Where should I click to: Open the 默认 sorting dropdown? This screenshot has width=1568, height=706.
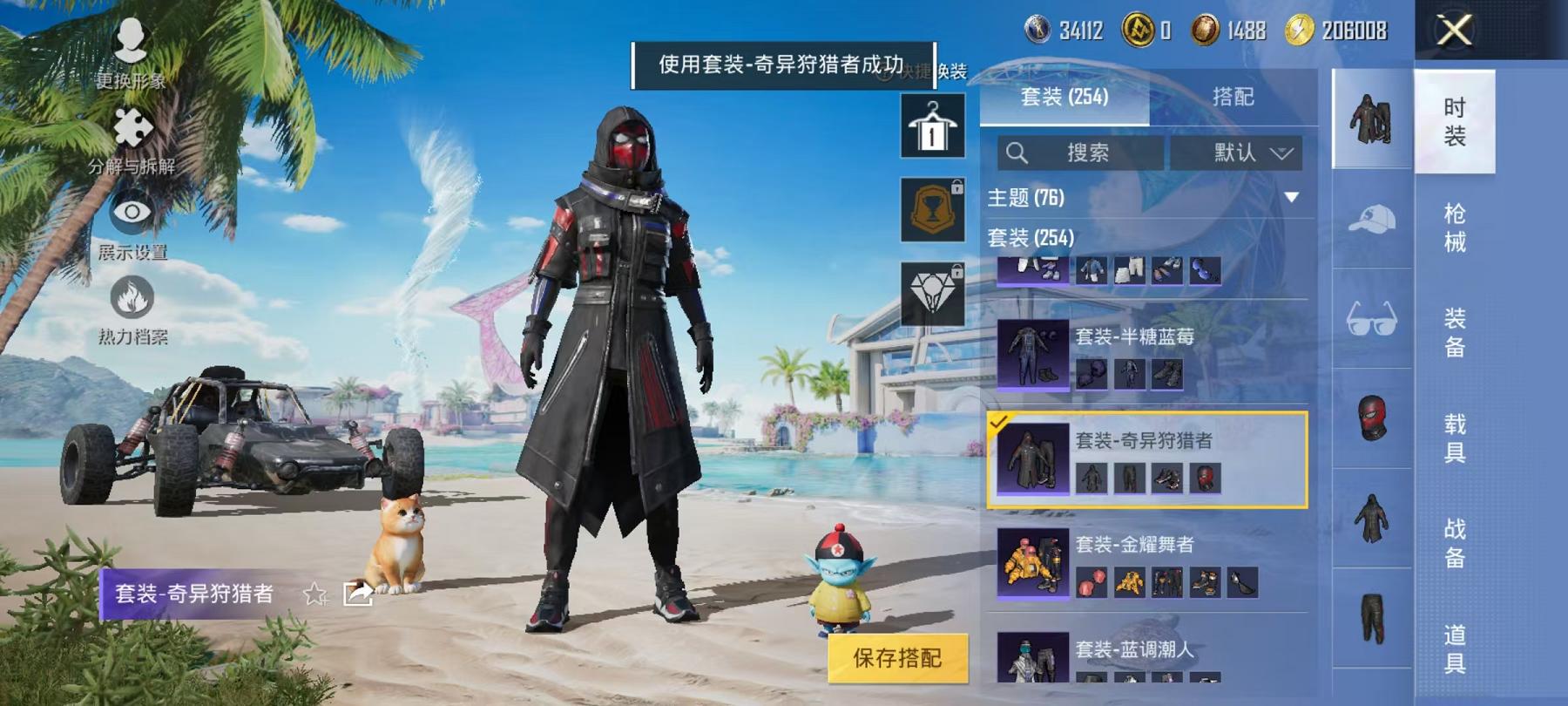tap(1237, 153)
